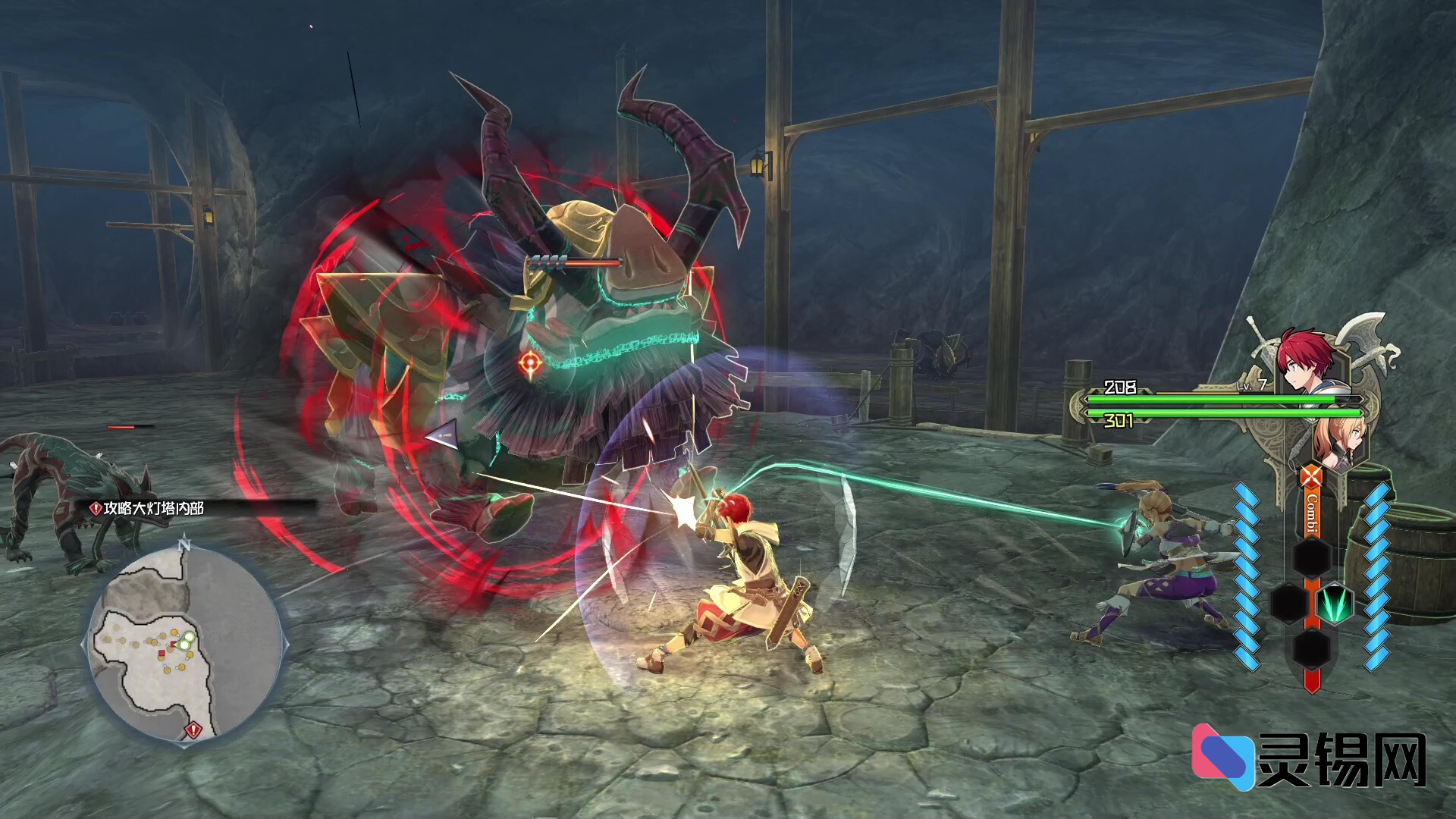Open the 灵锡网 watermark logo
This screenshot has height=819, width=1456.
click(1310, 758)
